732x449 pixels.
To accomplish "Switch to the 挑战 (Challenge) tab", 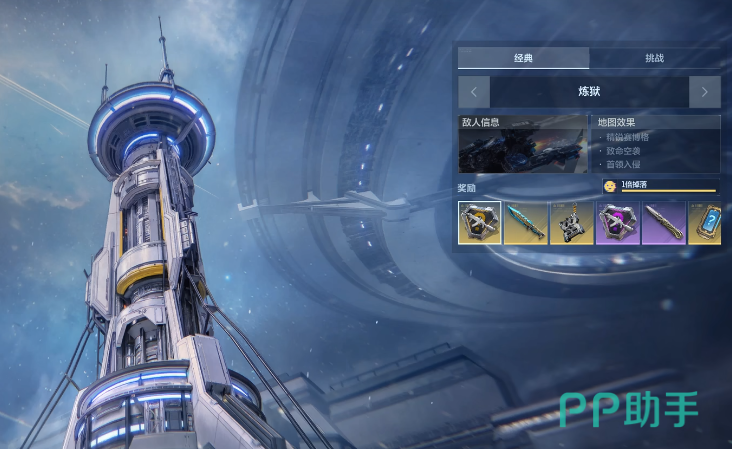I will coord(654,58).
